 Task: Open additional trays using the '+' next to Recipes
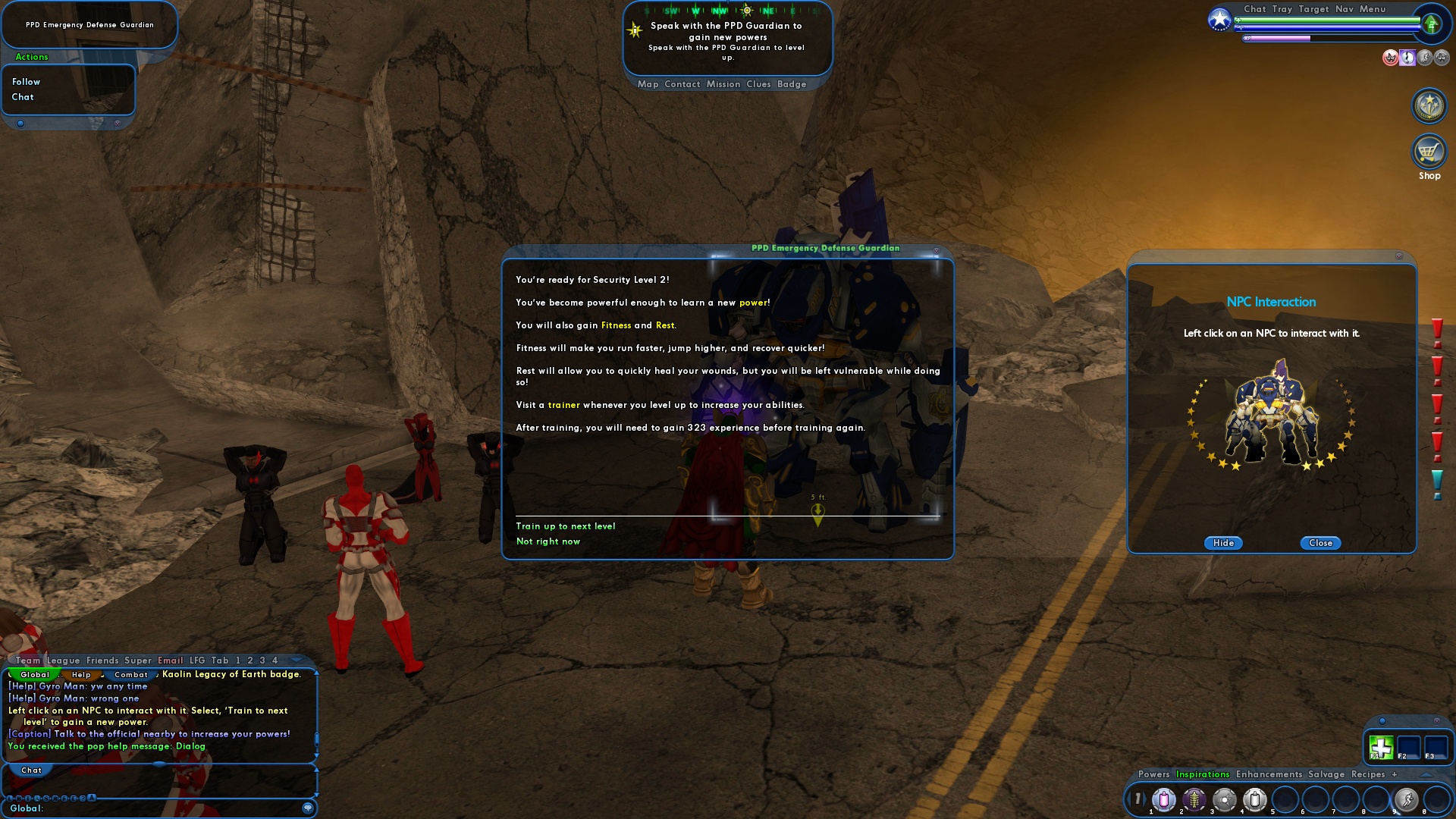(x=1395, y=774)
